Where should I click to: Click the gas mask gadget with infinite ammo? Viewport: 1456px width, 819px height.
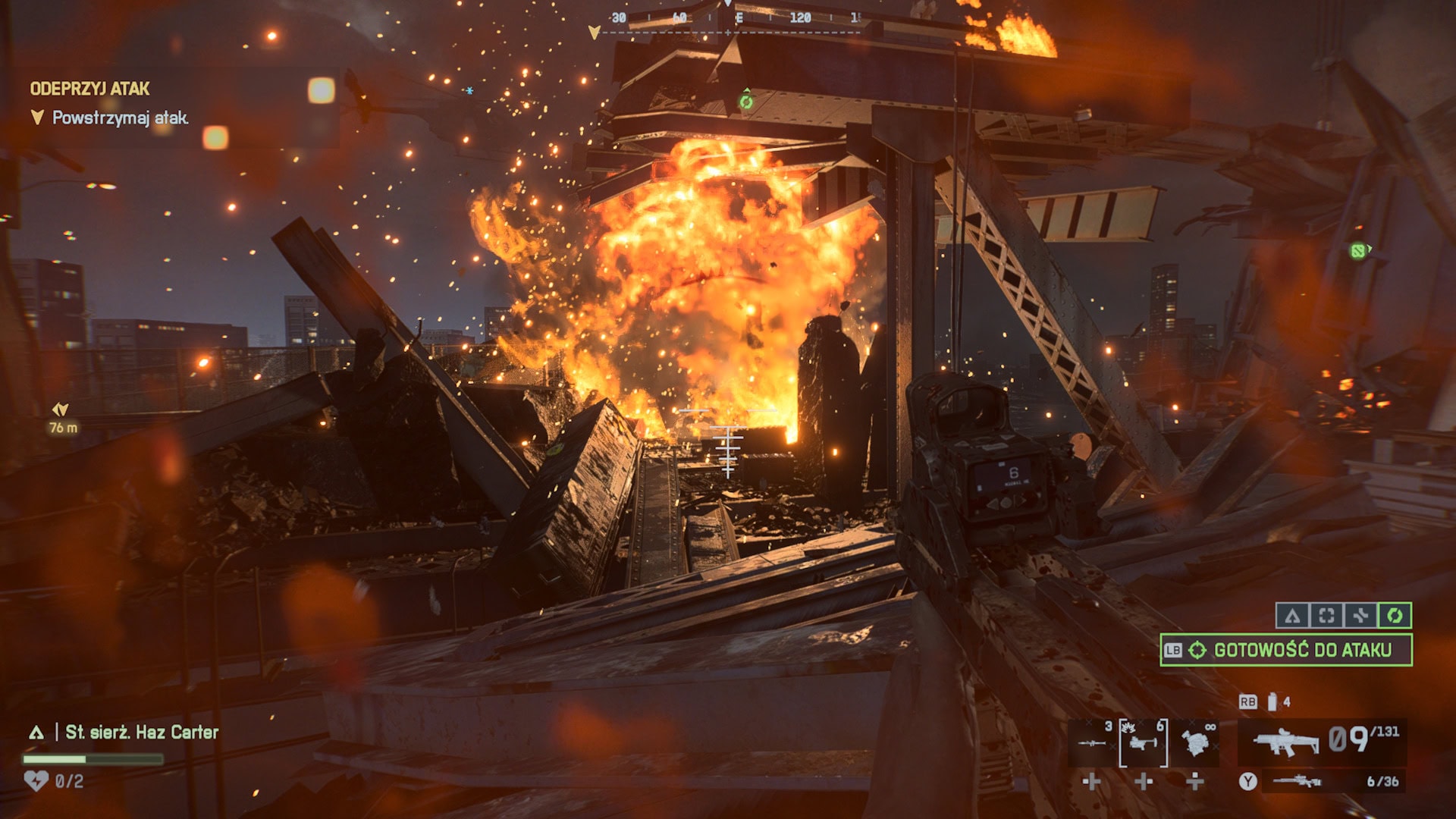tap(1195, 742)
